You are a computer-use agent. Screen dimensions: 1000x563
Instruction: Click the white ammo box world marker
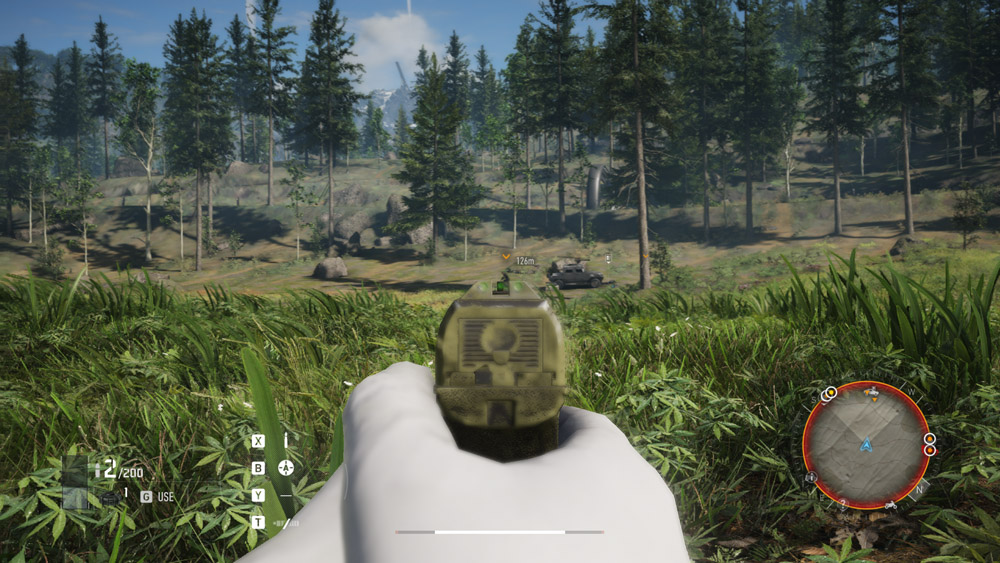click(607, 257)
